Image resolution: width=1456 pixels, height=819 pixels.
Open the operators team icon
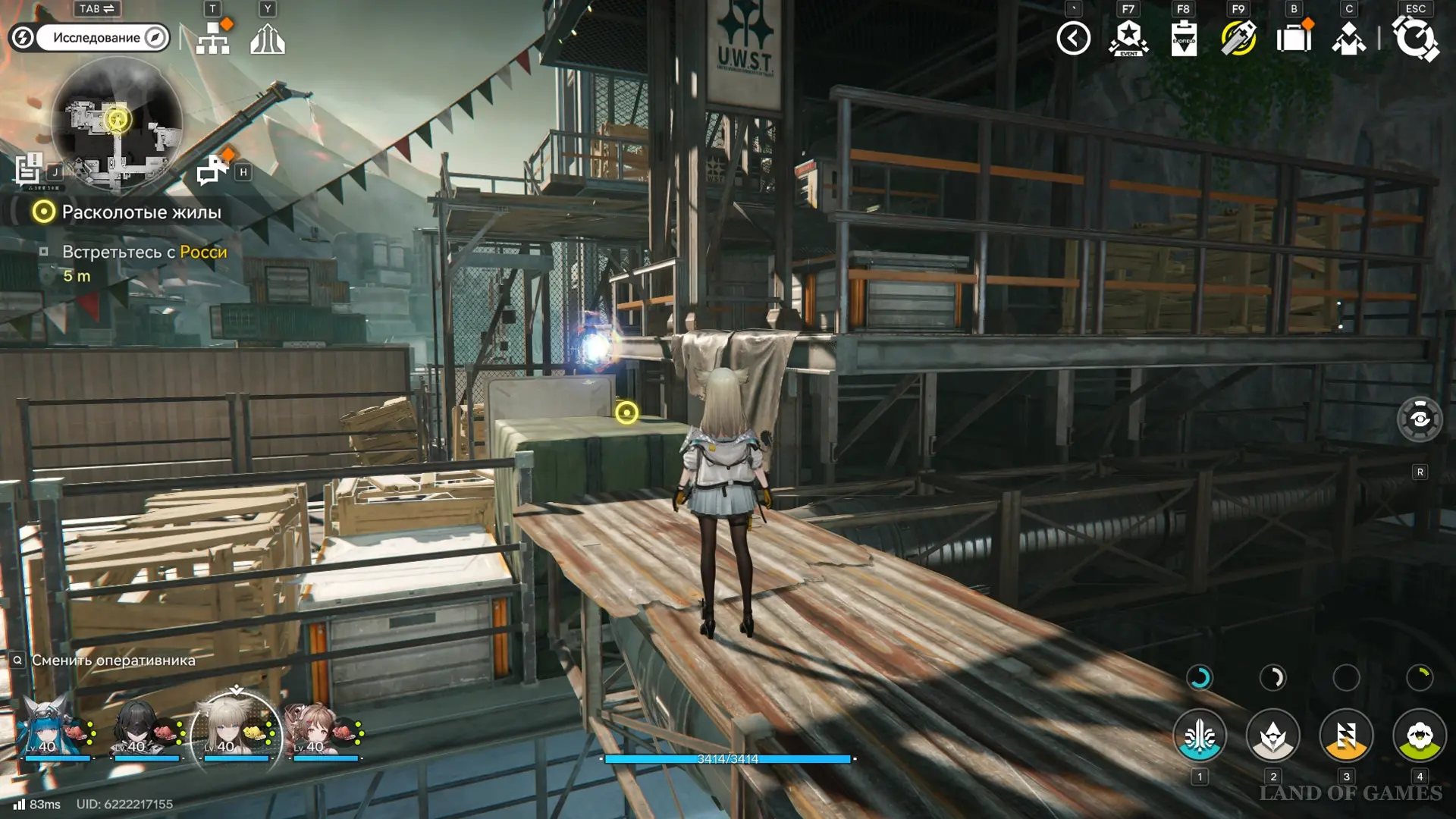point(1348,38)
